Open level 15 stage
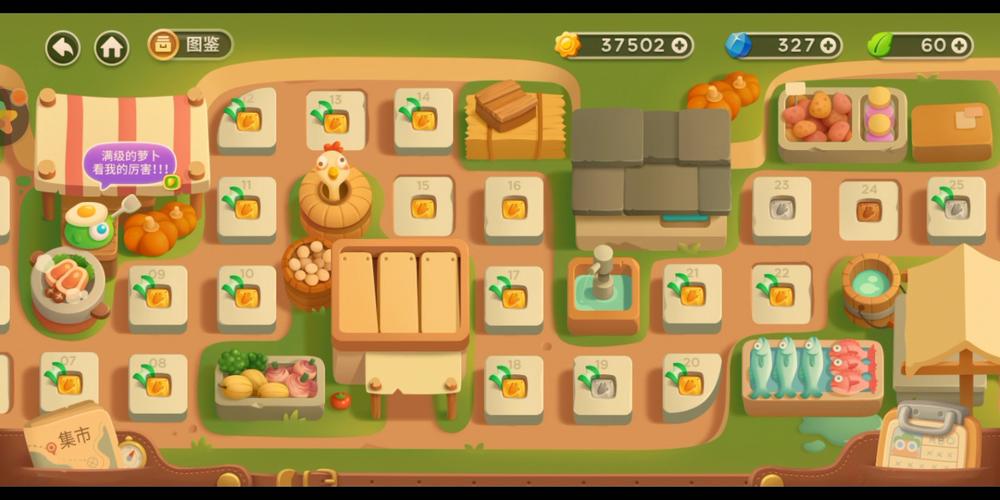Screen dimensions: 1000x500 [423, 206]
